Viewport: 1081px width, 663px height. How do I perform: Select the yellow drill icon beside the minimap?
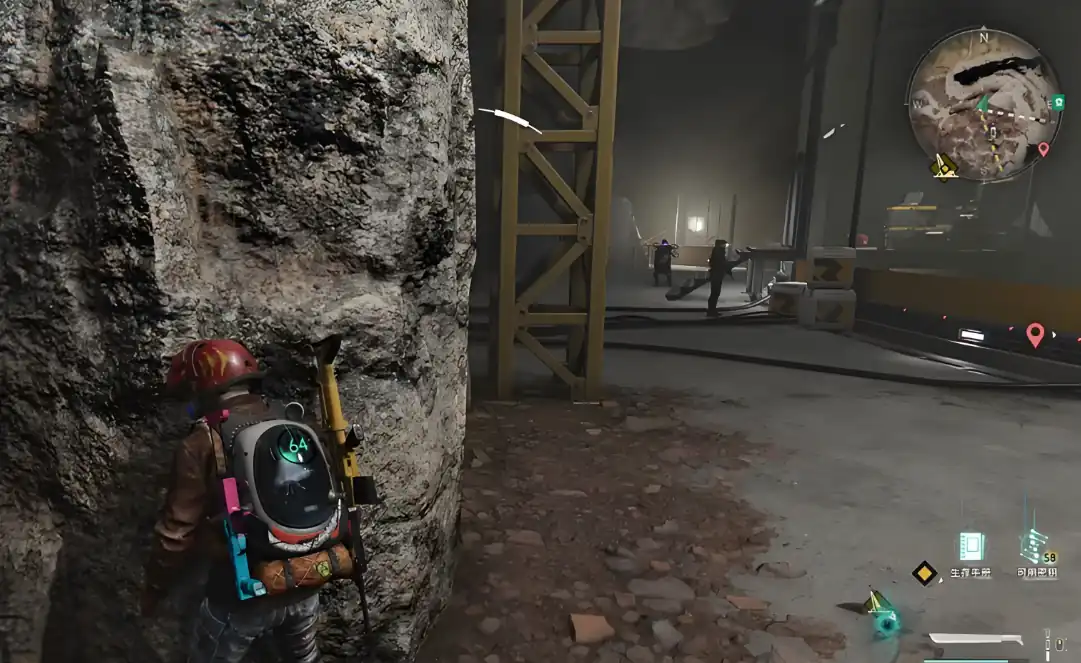tap(942, 166)
